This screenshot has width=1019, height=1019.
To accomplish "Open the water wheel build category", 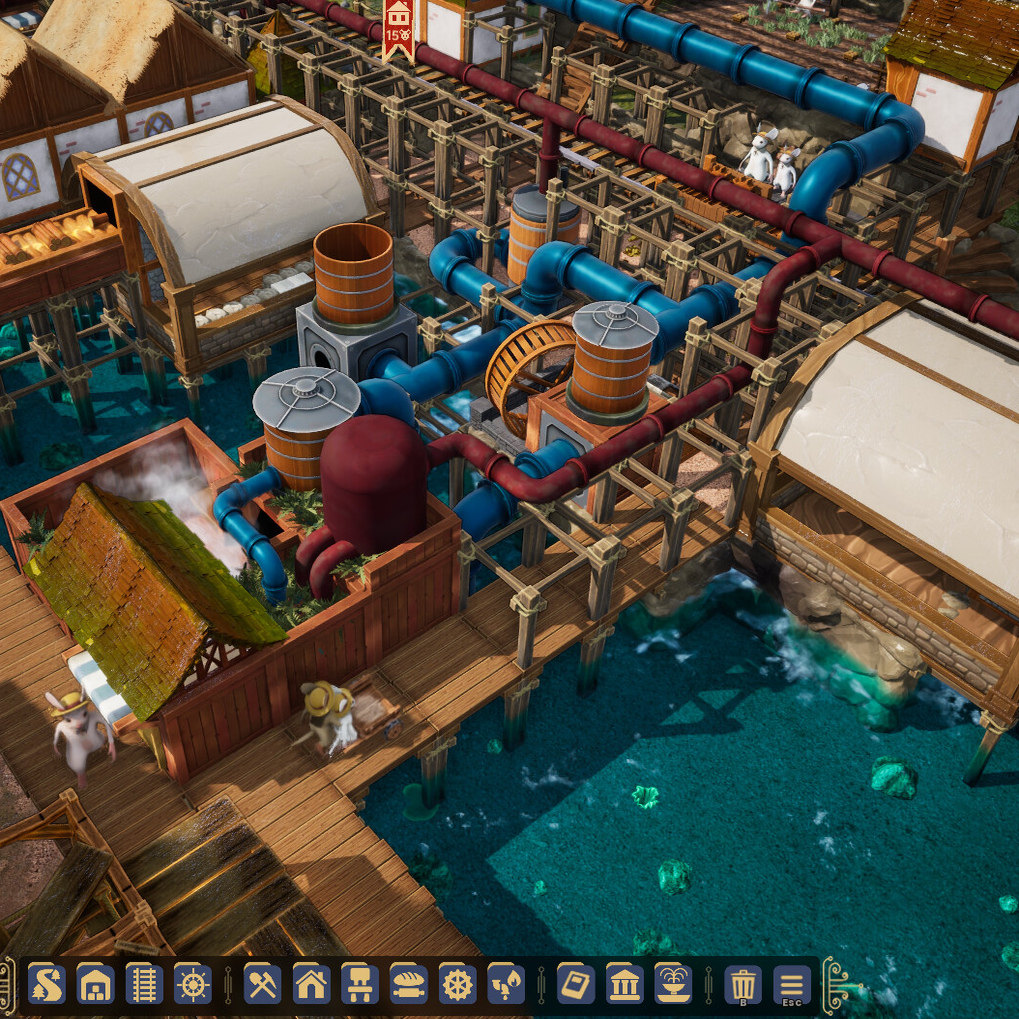I will point(457,984).
